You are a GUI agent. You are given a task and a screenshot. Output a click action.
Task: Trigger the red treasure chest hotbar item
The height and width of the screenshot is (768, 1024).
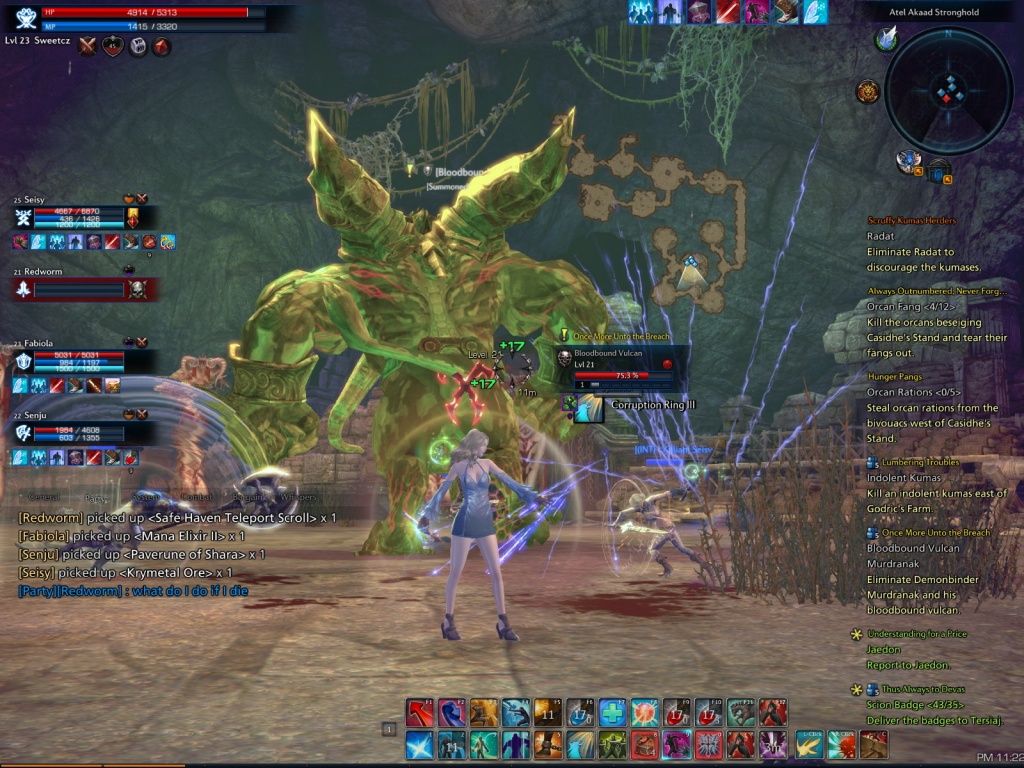coord(644,744)
